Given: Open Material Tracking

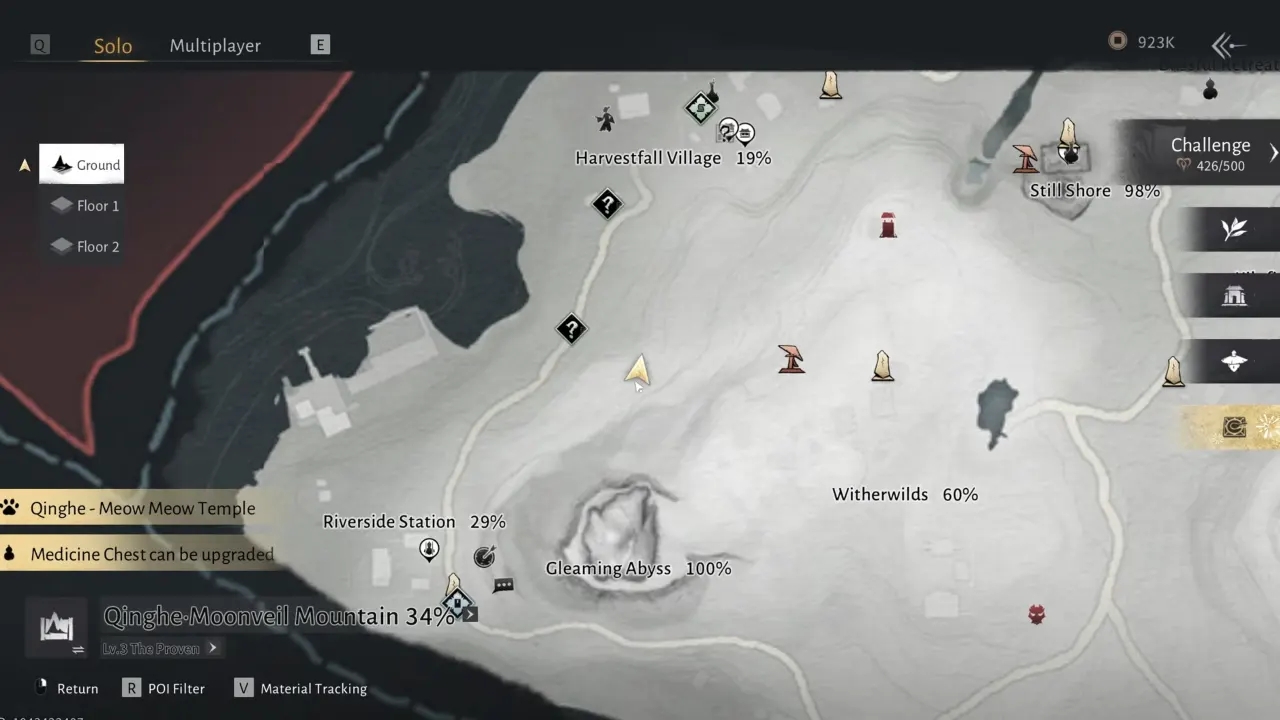Looking at the screenshot, I should click(301, 688).
